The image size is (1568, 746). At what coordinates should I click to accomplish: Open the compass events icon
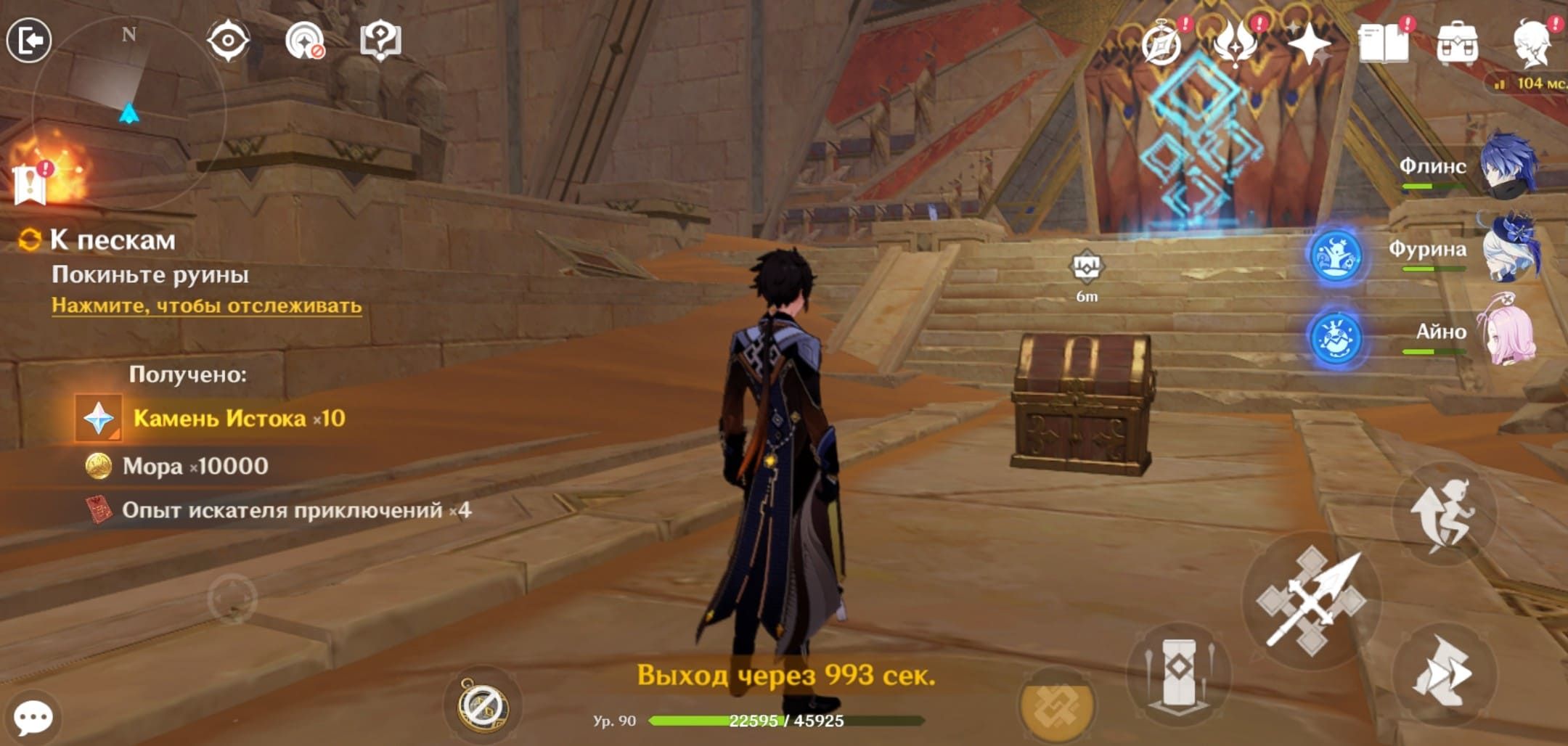pyautogui.click(x=1161, y=44)
